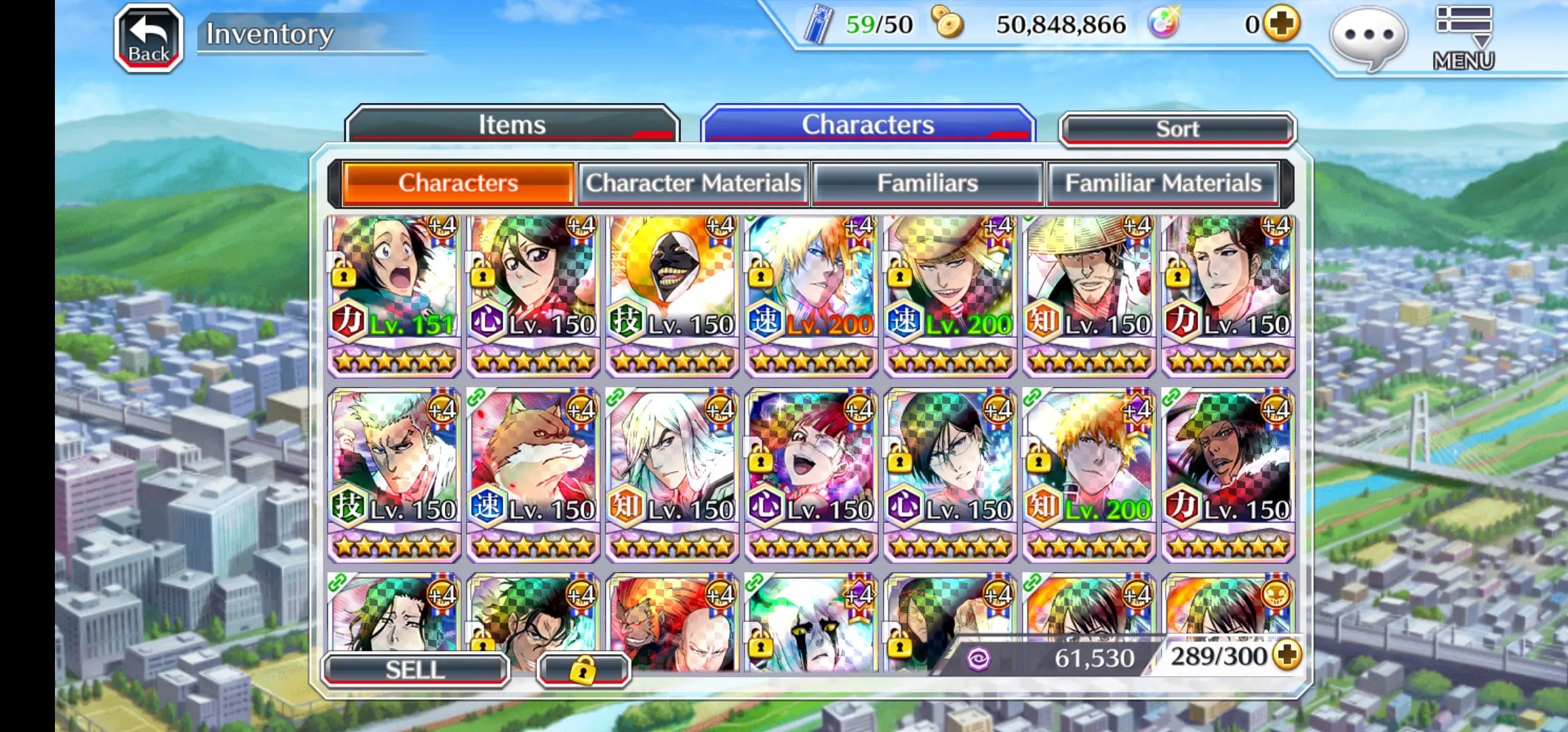Show the Familiars sub-tab
This screenshot has height=732, width=1568.
(x=927, y=183)
